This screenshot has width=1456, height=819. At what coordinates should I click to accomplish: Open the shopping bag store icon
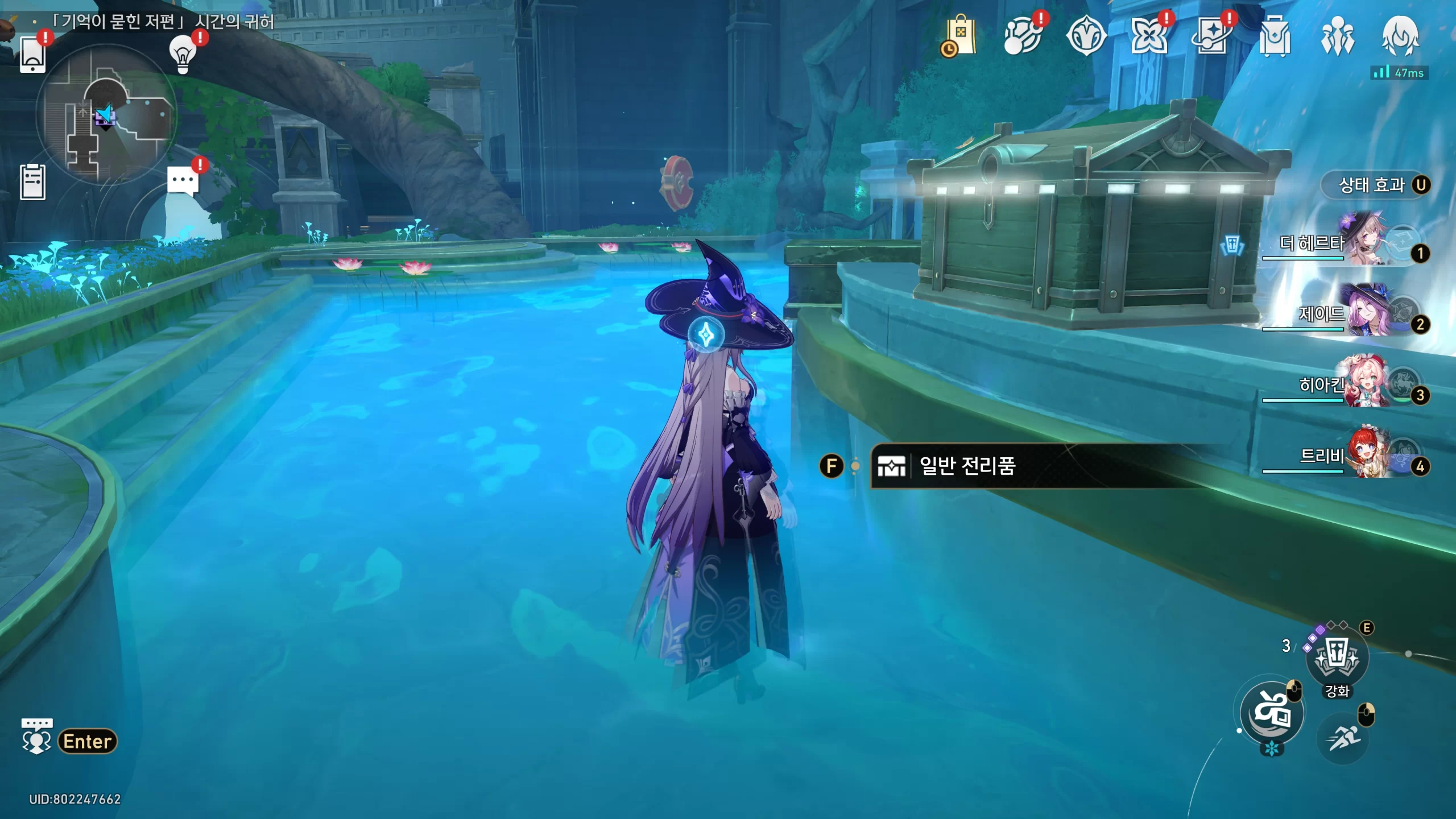tap(961, 36)
